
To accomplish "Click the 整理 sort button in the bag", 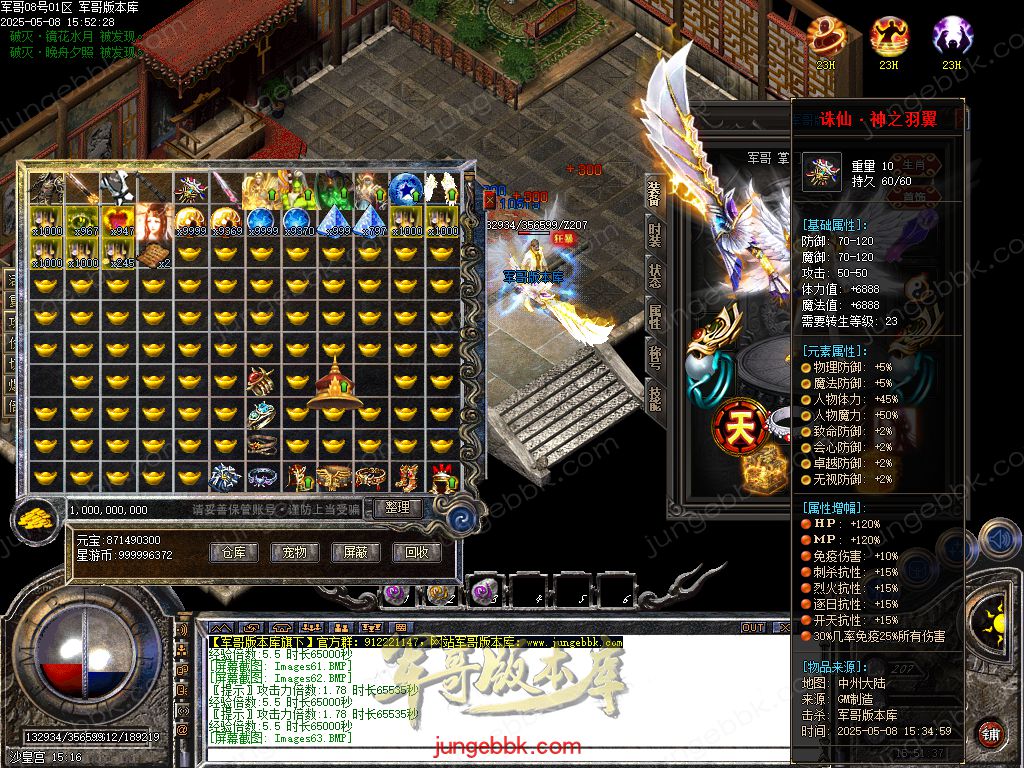I will tap(397, 508).
